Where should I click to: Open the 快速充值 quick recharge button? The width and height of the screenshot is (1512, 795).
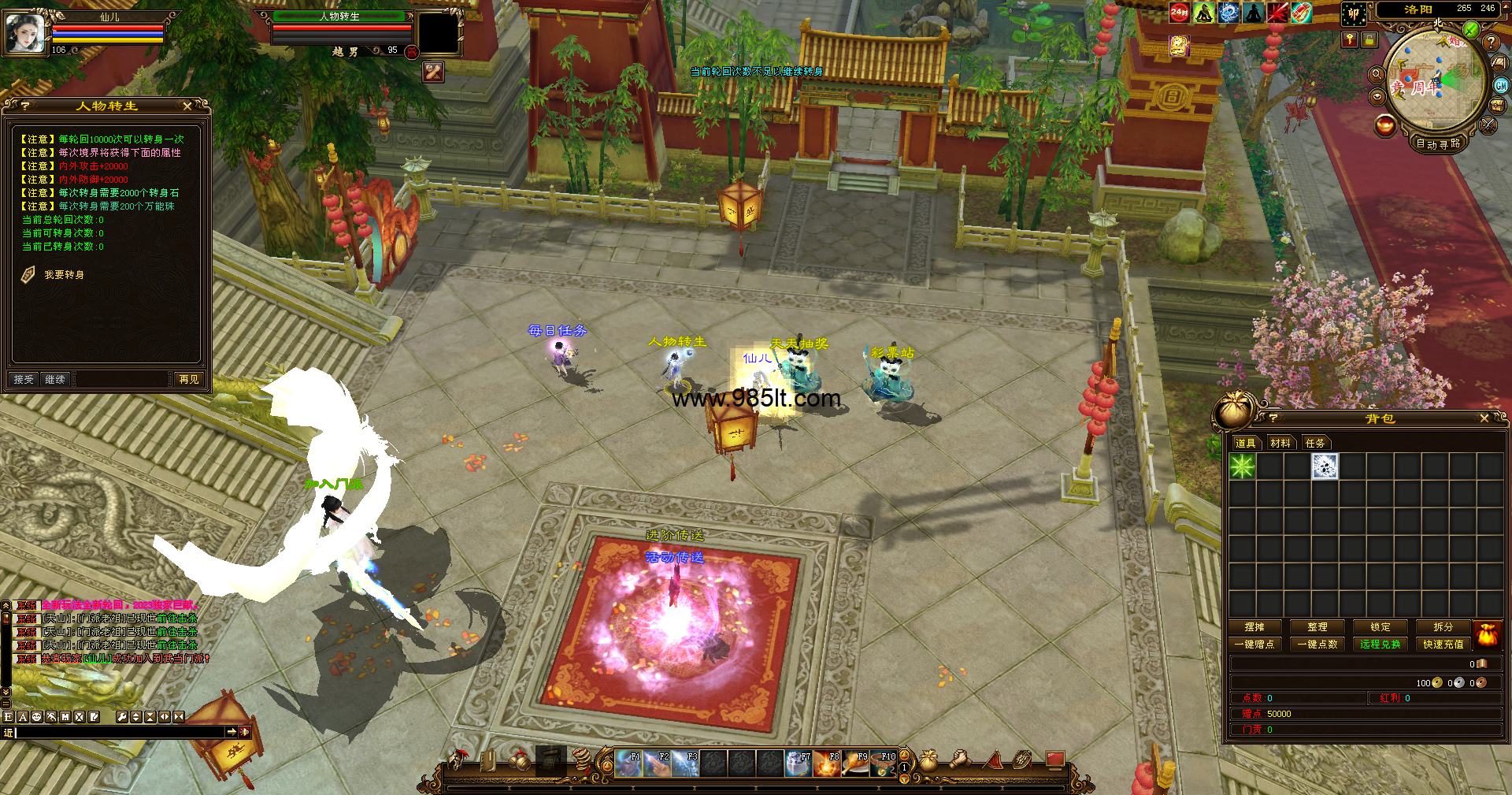point(1443,645)
